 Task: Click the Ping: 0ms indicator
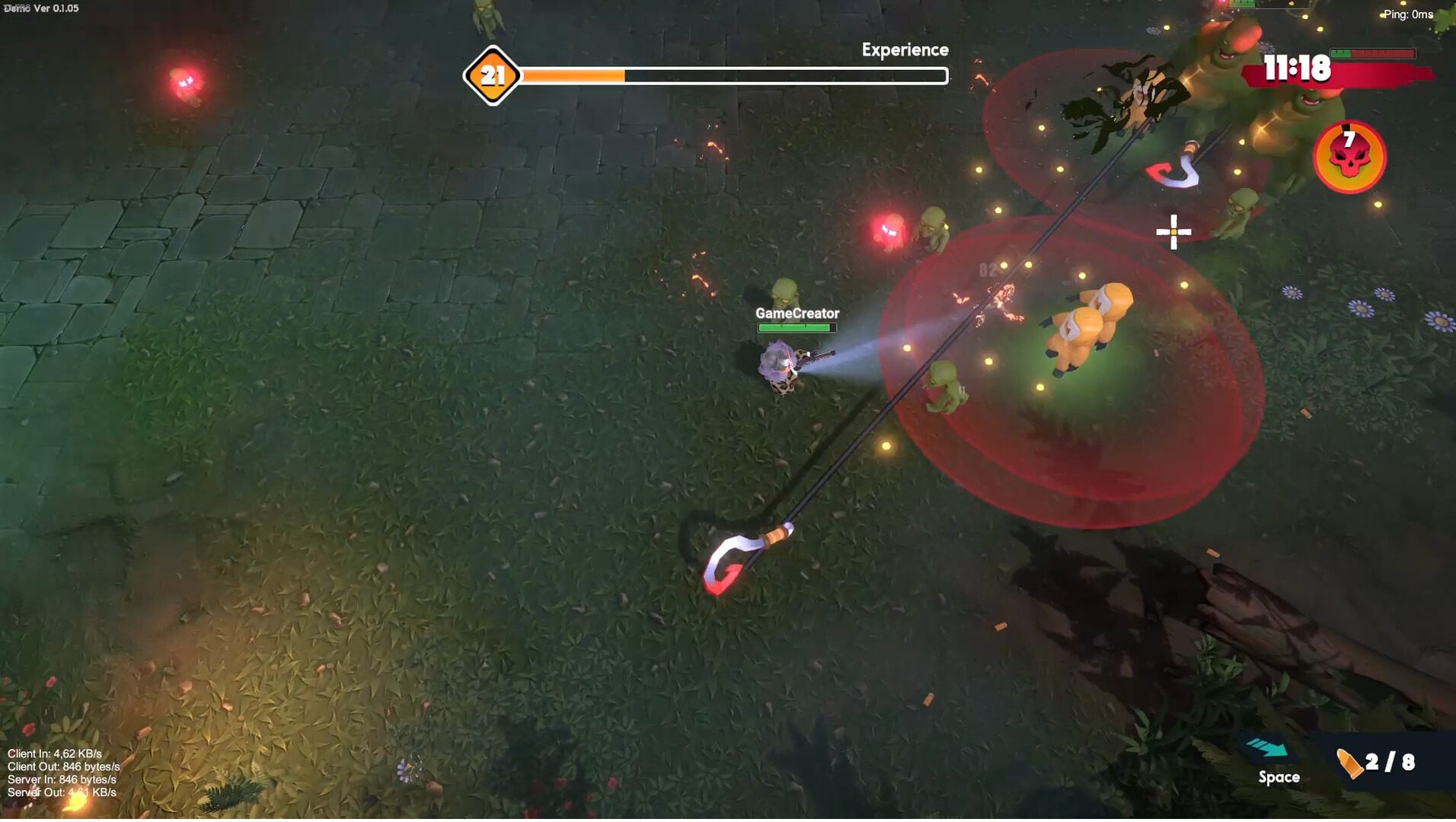(x=1408, y=14)
